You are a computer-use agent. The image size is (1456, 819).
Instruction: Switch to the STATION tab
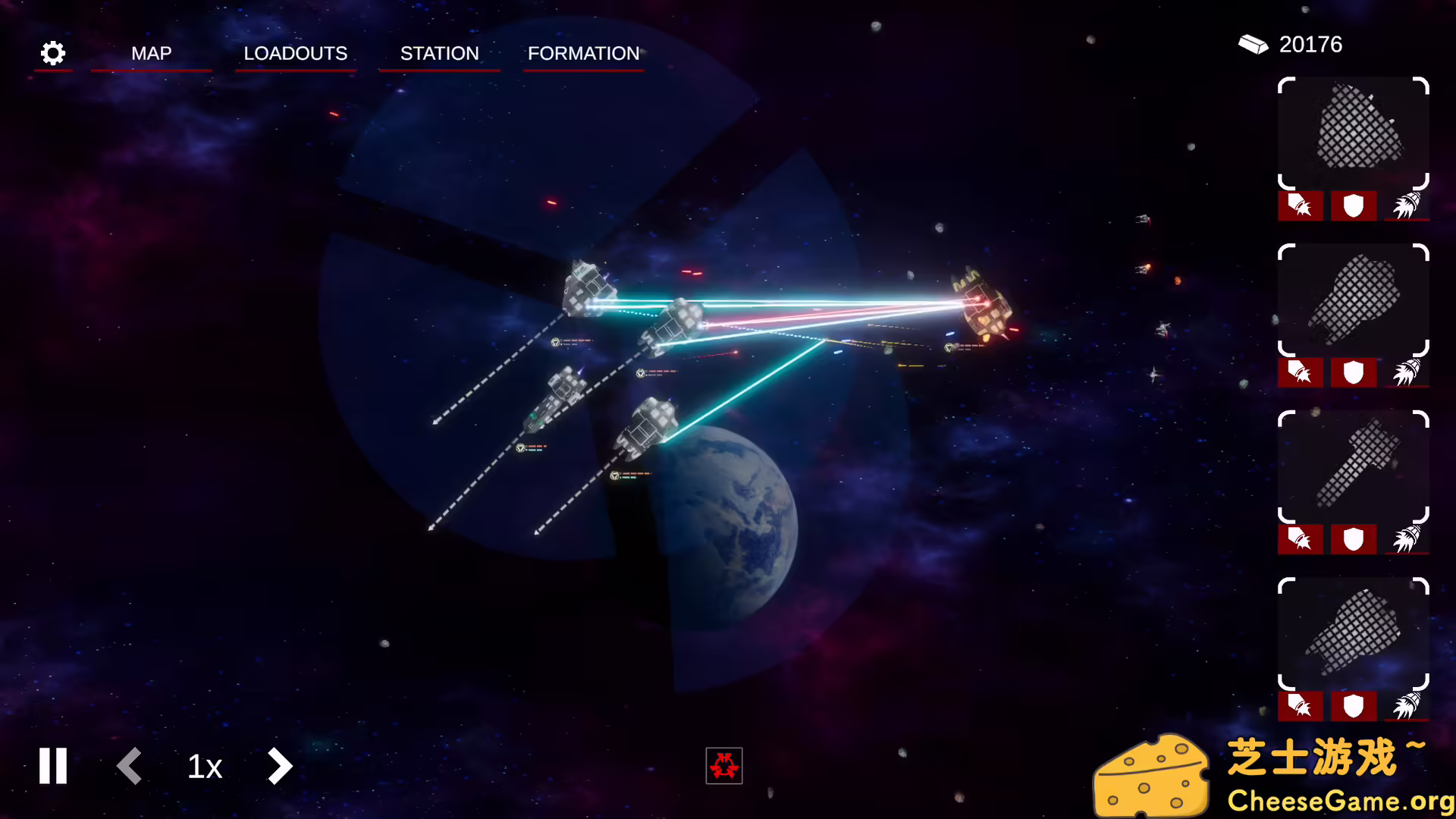pos(440,53)
